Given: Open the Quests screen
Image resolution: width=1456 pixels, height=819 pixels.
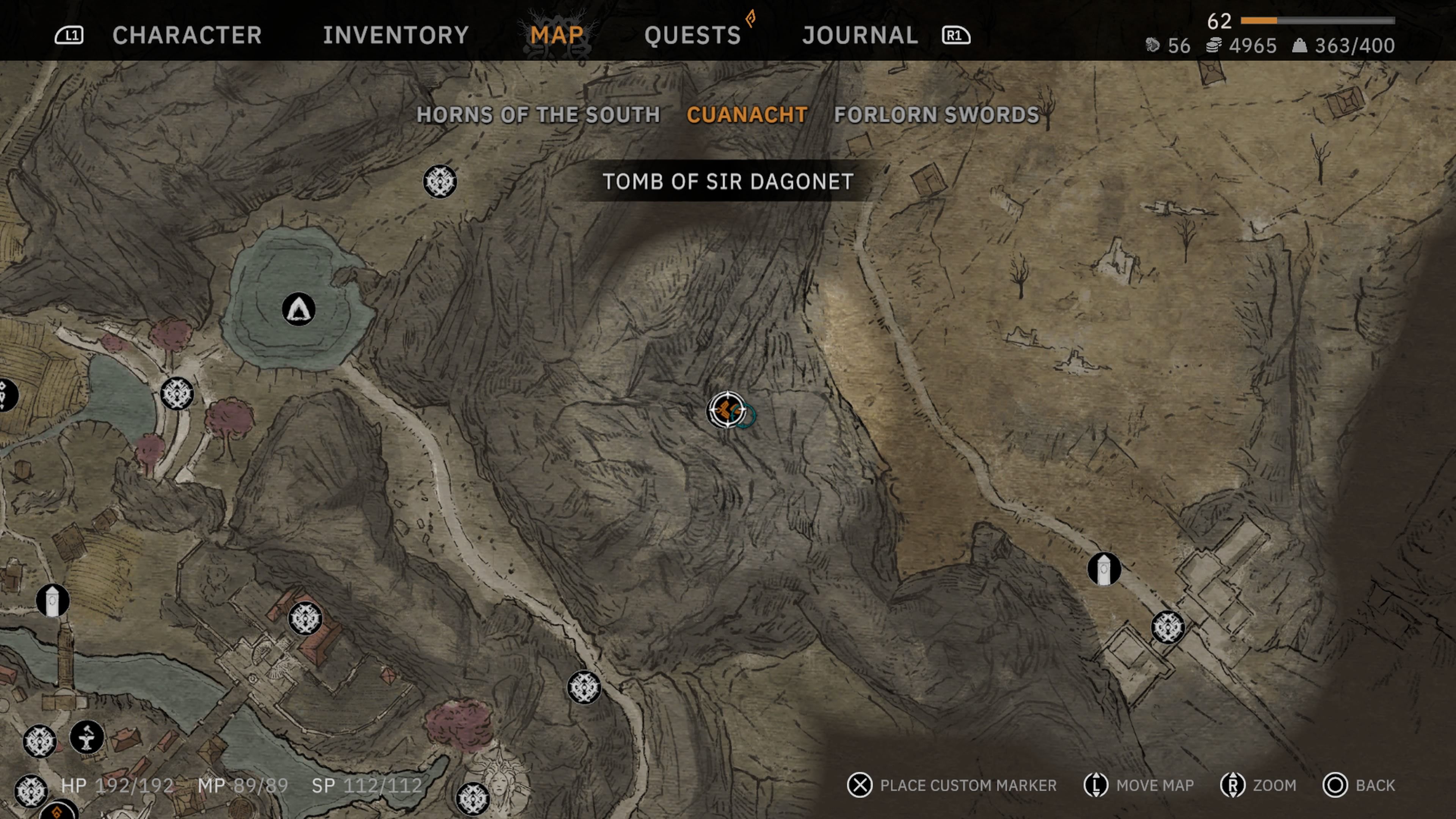Looking at the screenshot, I should (x=693, y=36).
